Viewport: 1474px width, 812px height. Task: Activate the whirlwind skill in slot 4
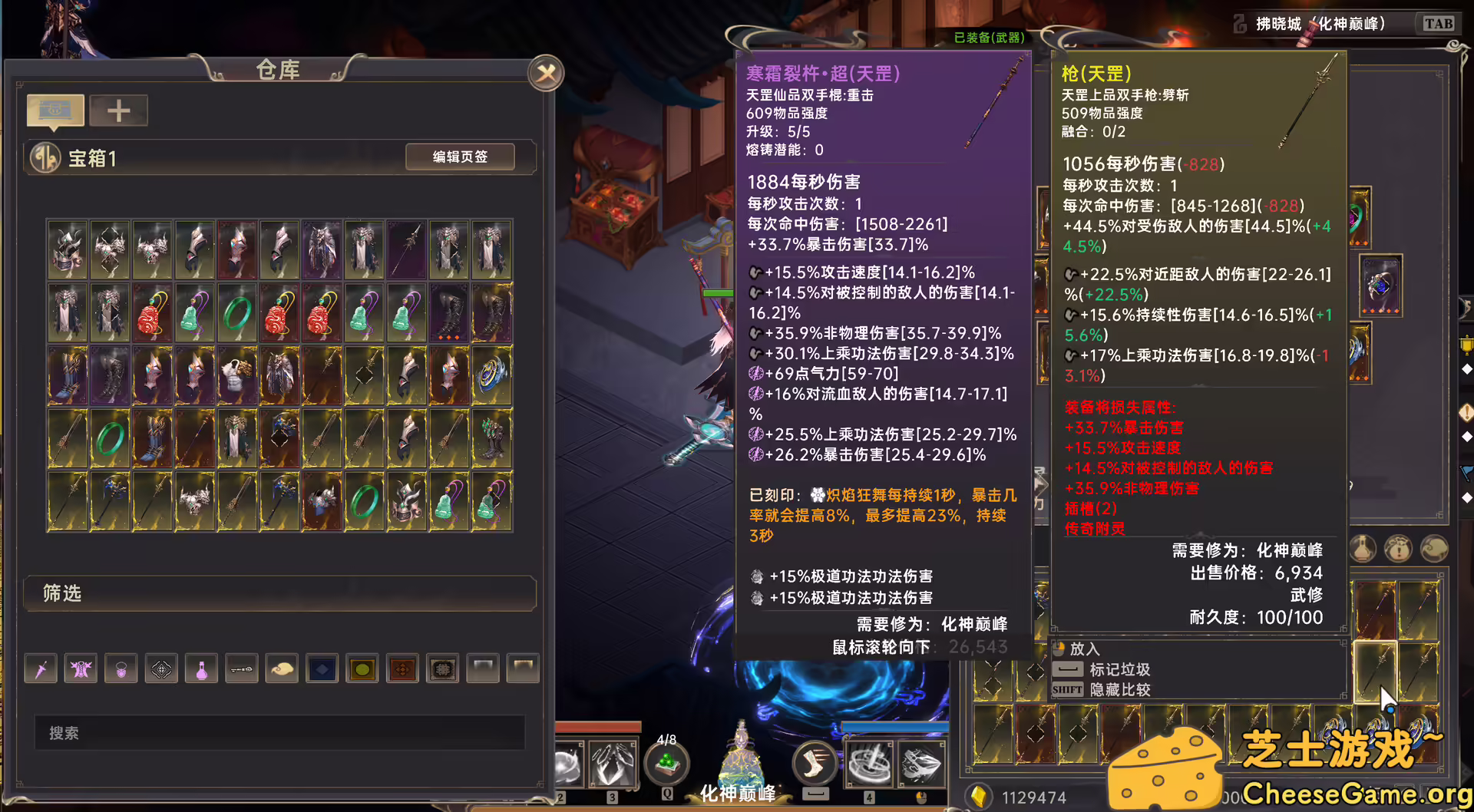click(871, 762)
